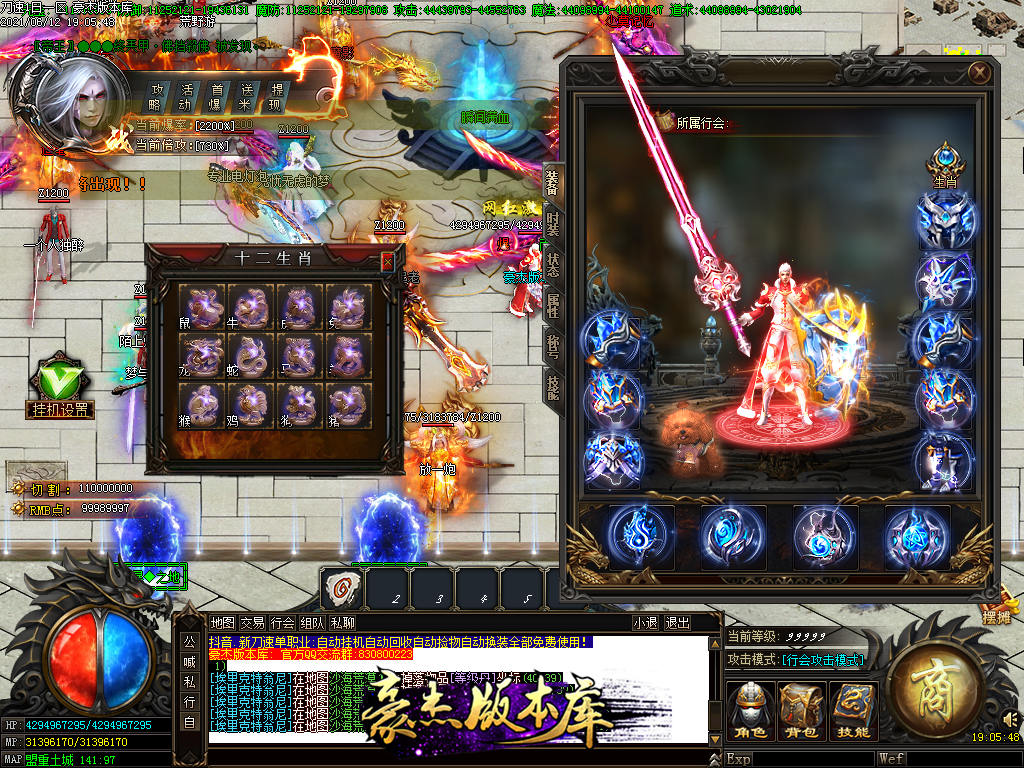Screen dimensions: 1024x768
Task: Open the 生肖 zodiac button in equipment panel
Action: pos(945,166)
